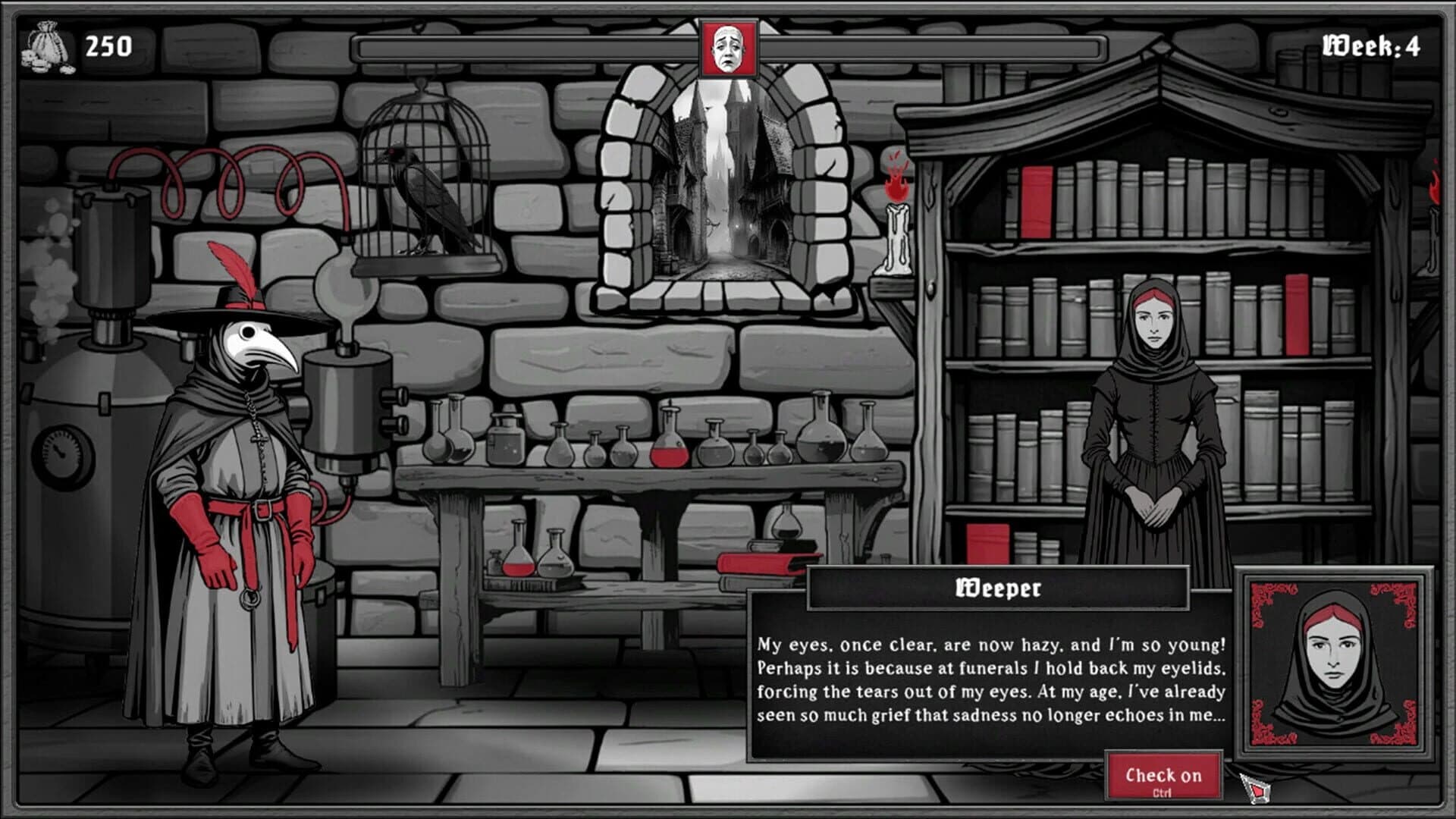Click the money bag icon
This screenshot has width=1456, height=819.
click(x=47, y=47)
